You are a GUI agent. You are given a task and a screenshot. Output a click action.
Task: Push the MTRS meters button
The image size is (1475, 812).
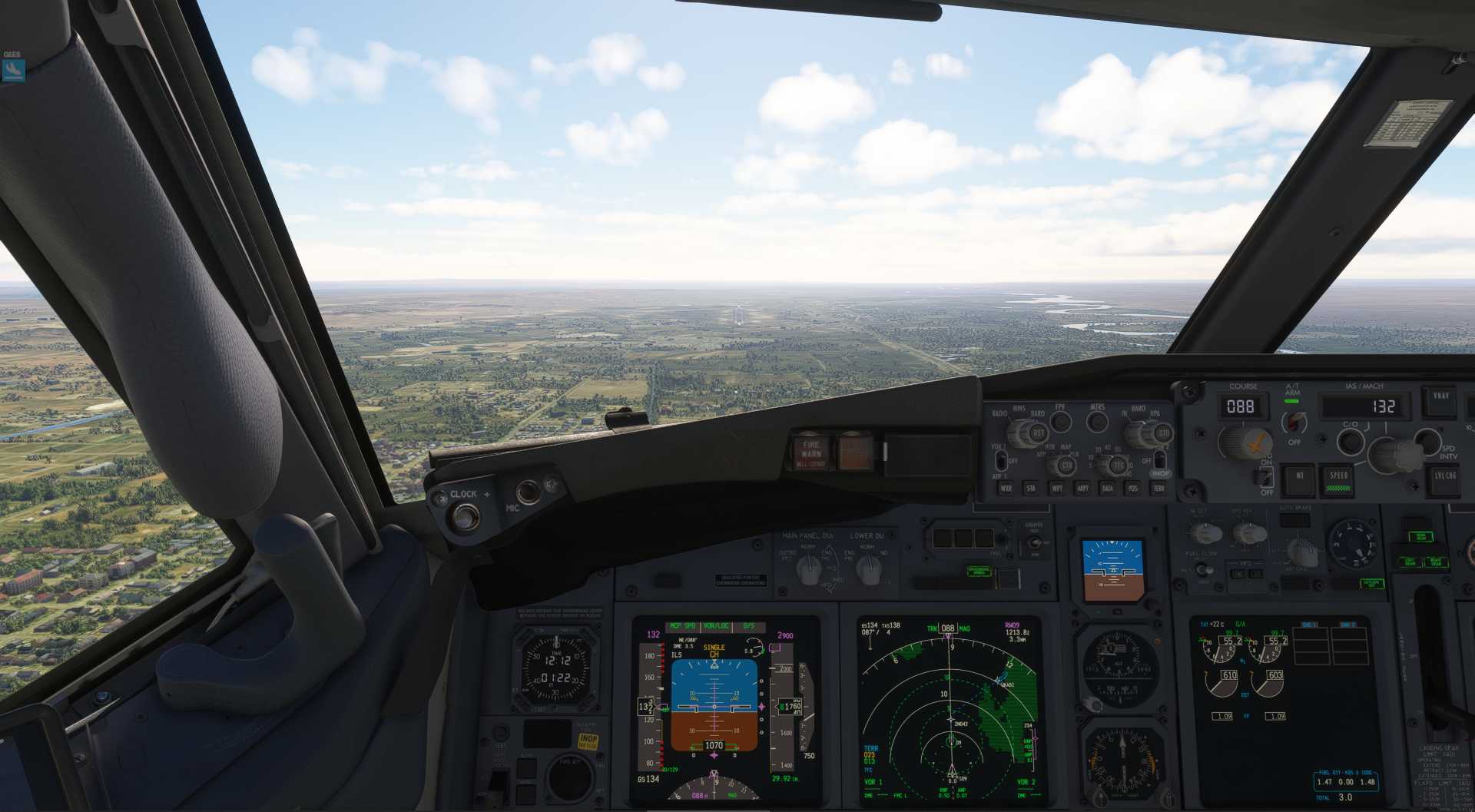pos(1097,421)
